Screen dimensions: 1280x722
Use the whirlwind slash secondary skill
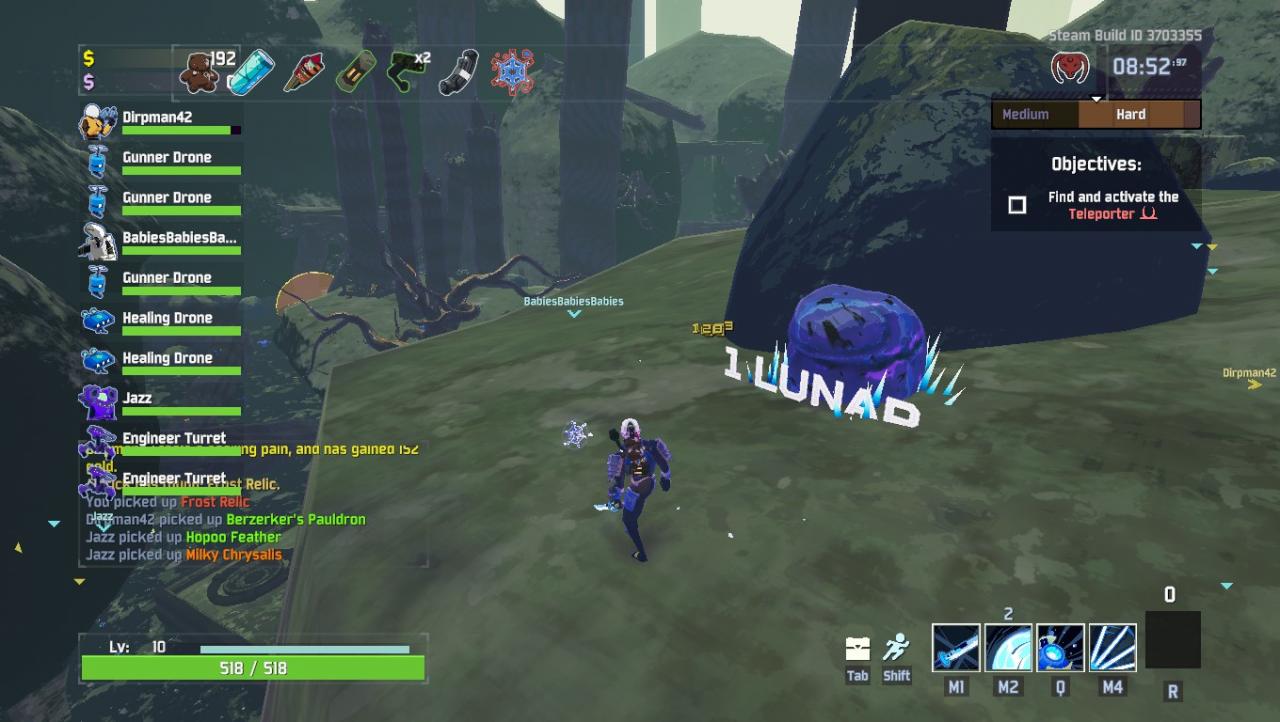[x=1008, y=648]
